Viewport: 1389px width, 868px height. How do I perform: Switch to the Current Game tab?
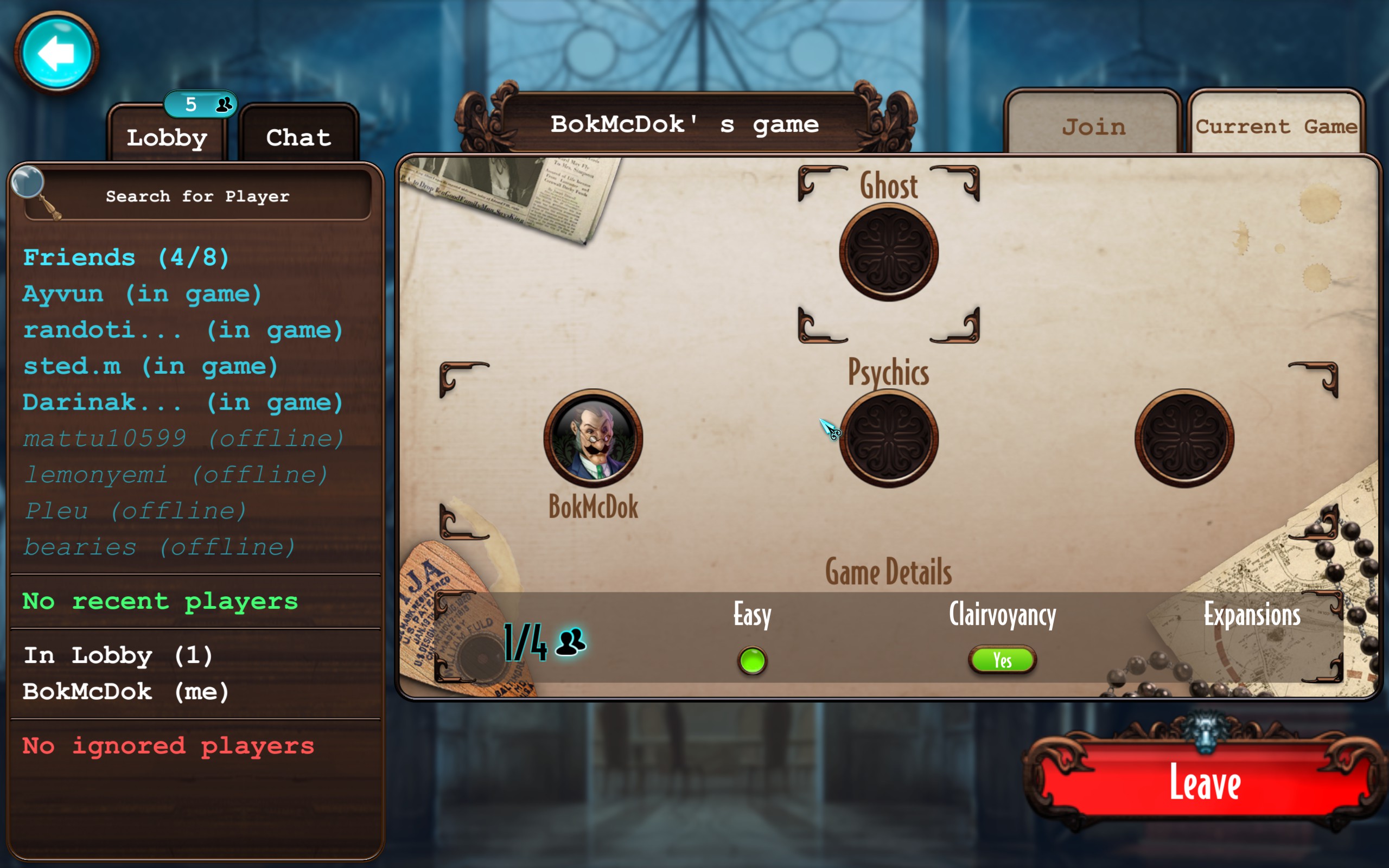1276,126
